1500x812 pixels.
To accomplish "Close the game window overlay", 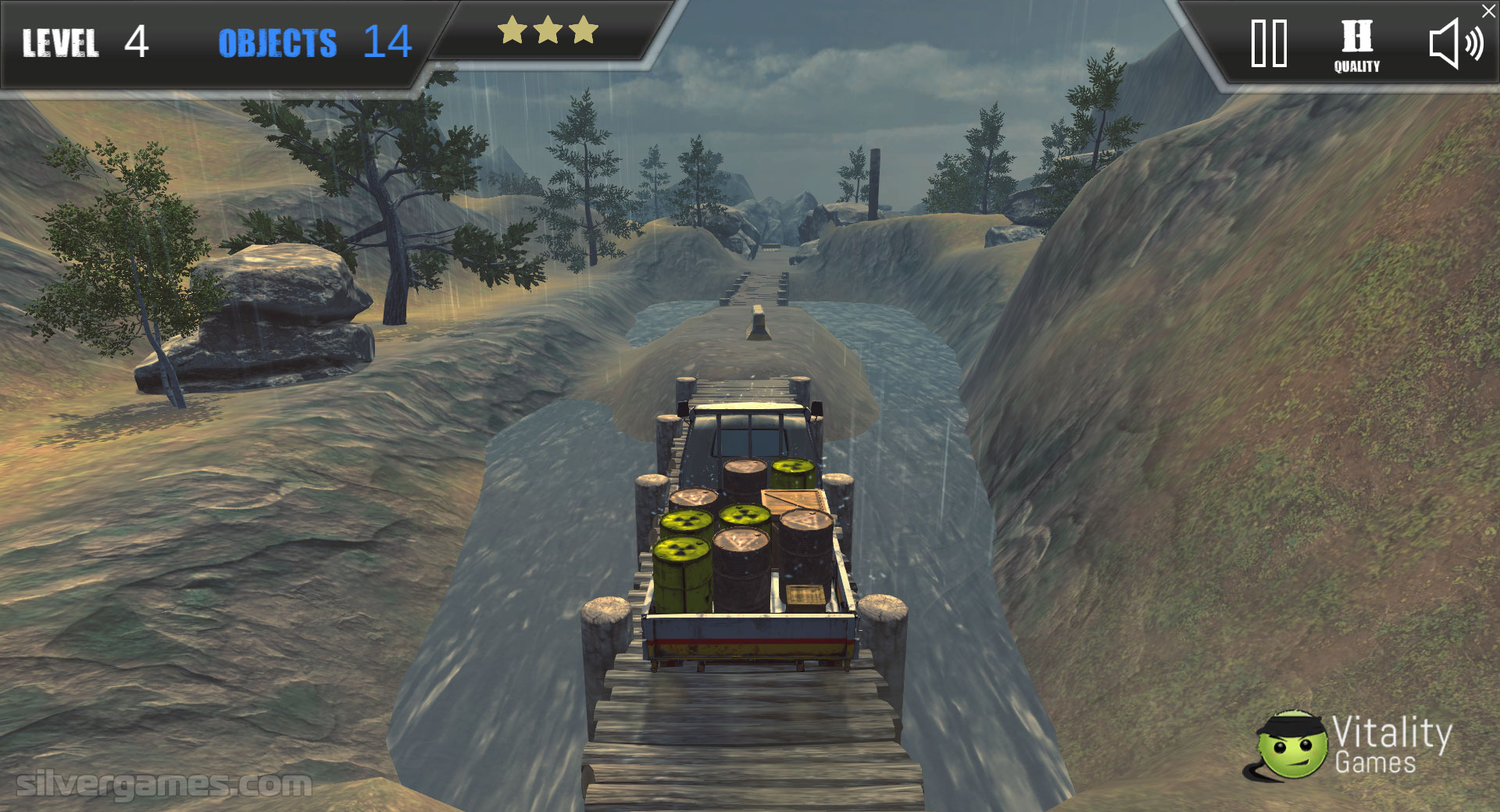I will pos(1489,11).
